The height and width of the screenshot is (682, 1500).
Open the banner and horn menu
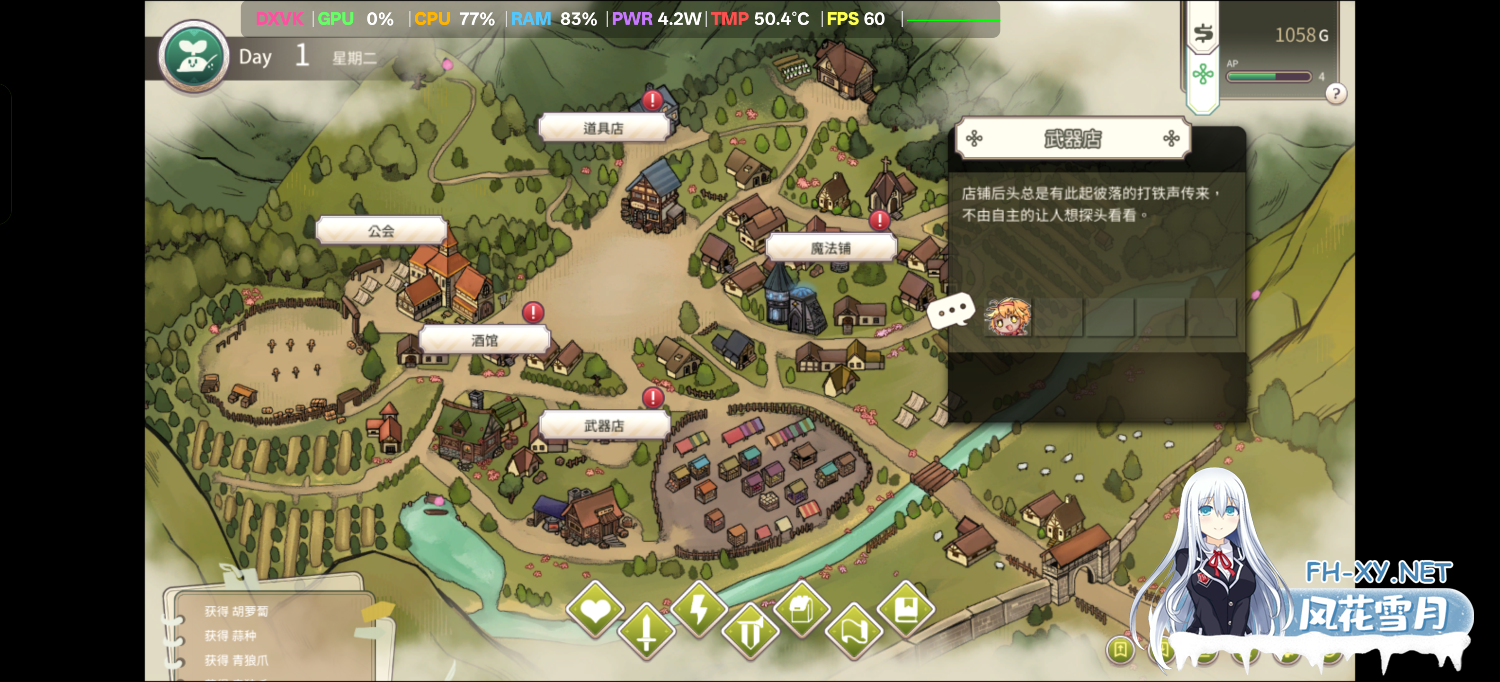pos(750,632)
